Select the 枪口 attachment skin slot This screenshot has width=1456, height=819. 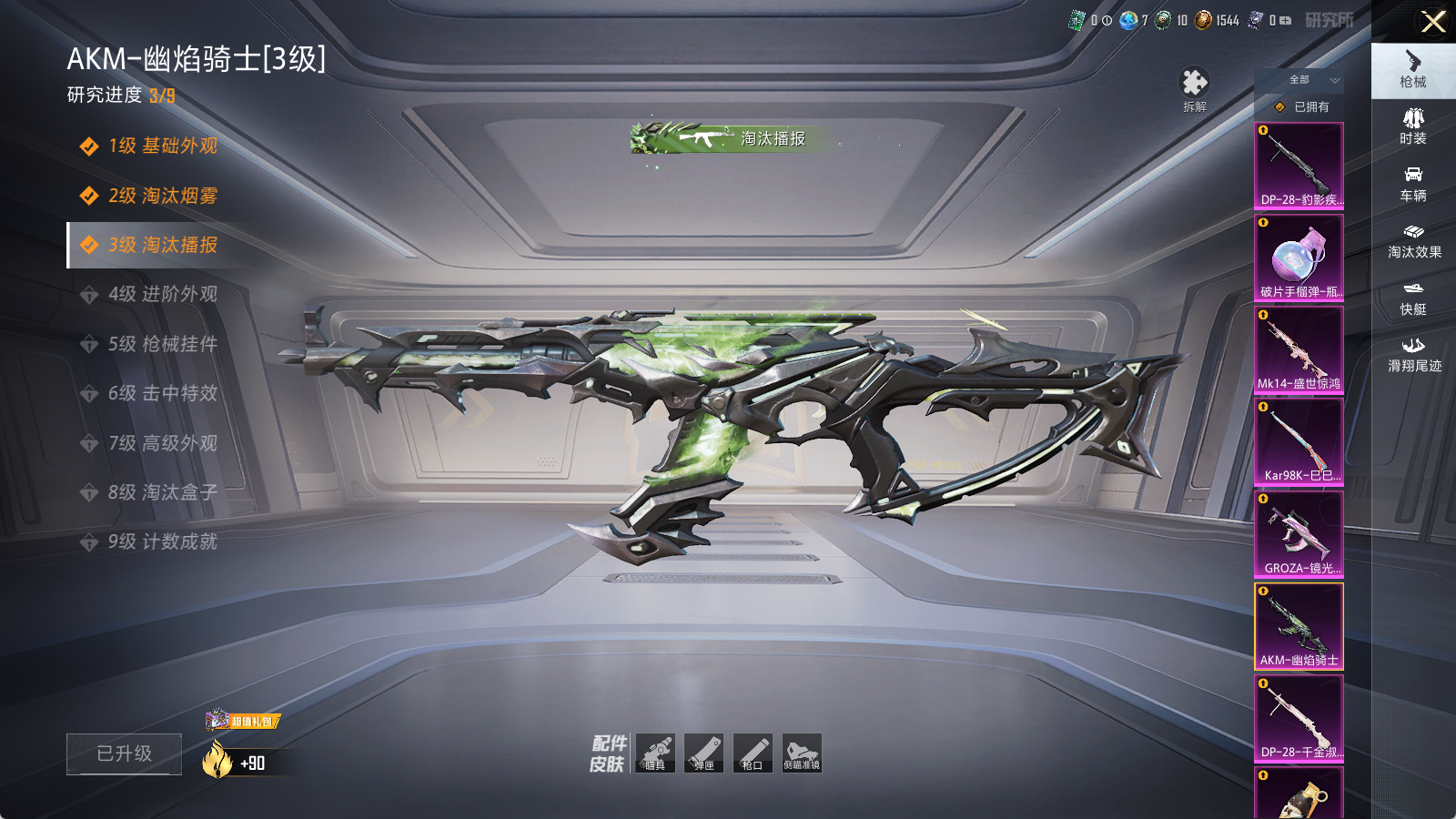[753, 753]
